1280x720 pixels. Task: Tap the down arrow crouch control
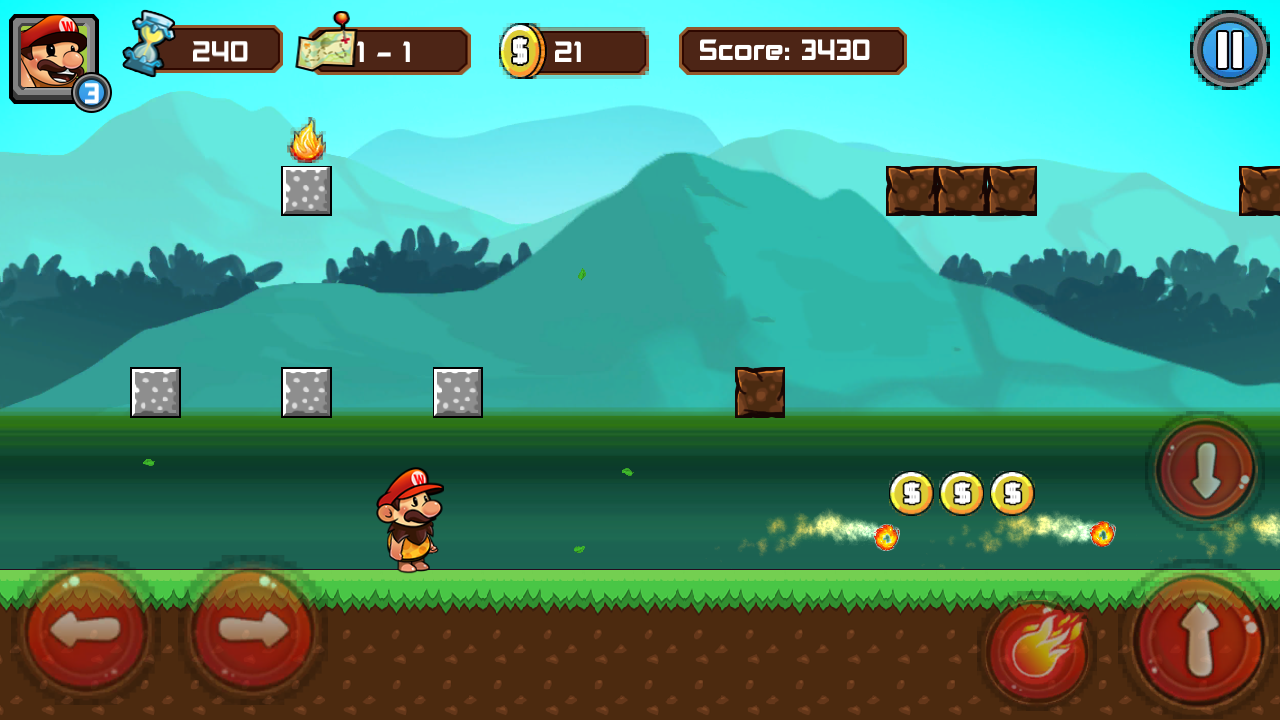click(1205, 470)
